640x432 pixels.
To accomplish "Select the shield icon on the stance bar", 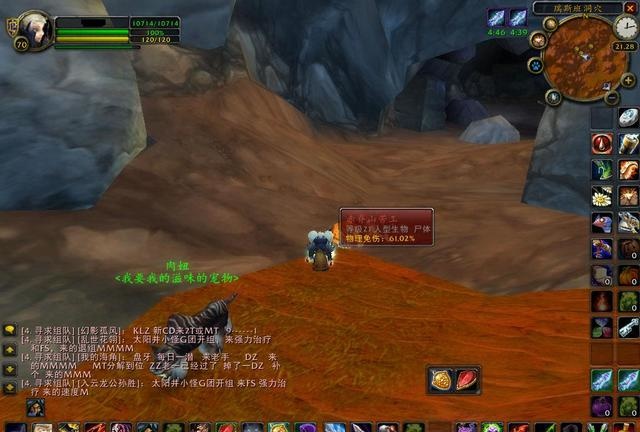I will [441, 380].
